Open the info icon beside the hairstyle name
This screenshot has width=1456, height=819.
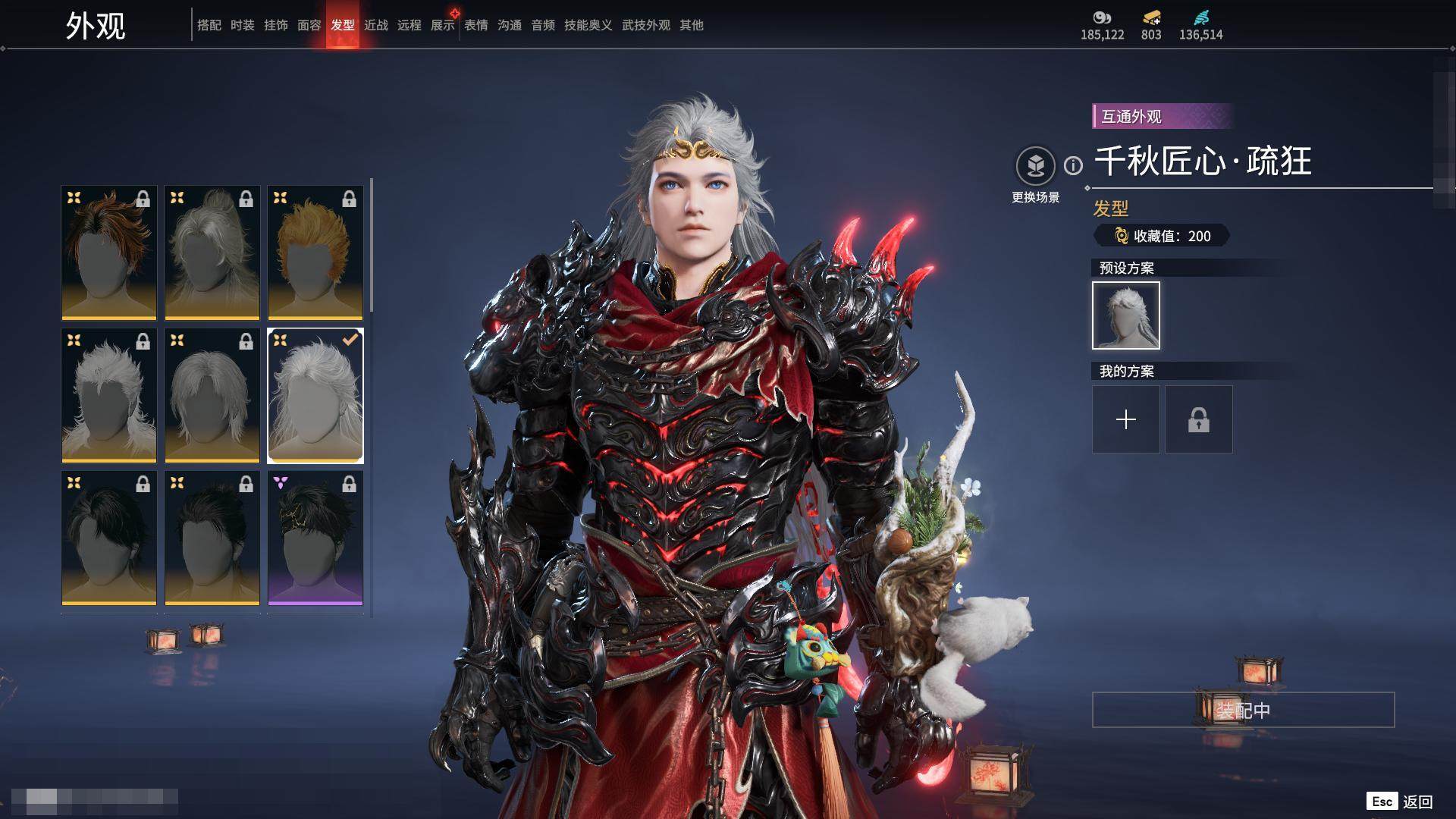point(1073,165)
